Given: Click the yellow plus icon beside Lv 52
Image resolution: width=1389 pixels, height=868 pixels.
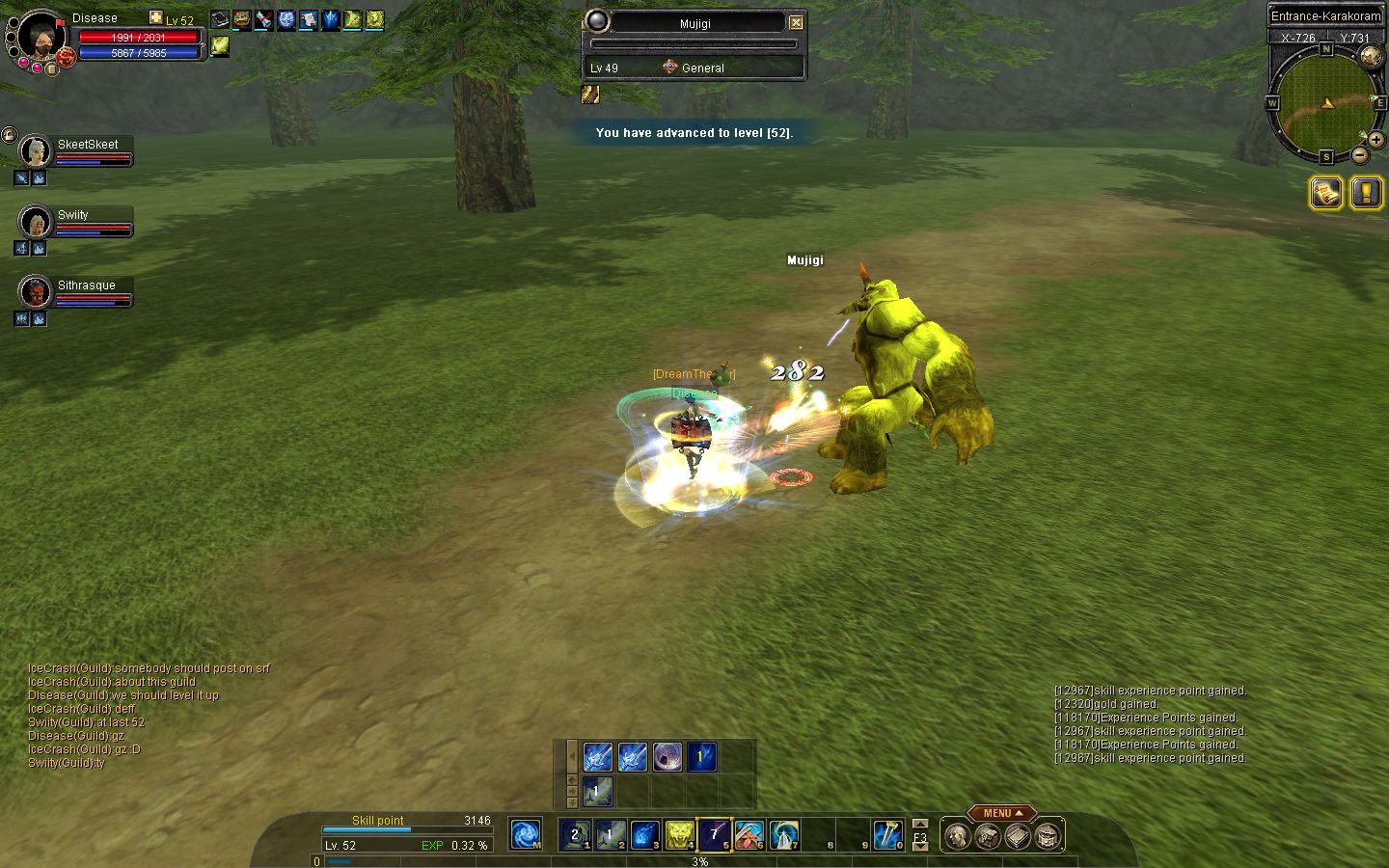Looking at the screenshot, I should (x=156, y=17).
